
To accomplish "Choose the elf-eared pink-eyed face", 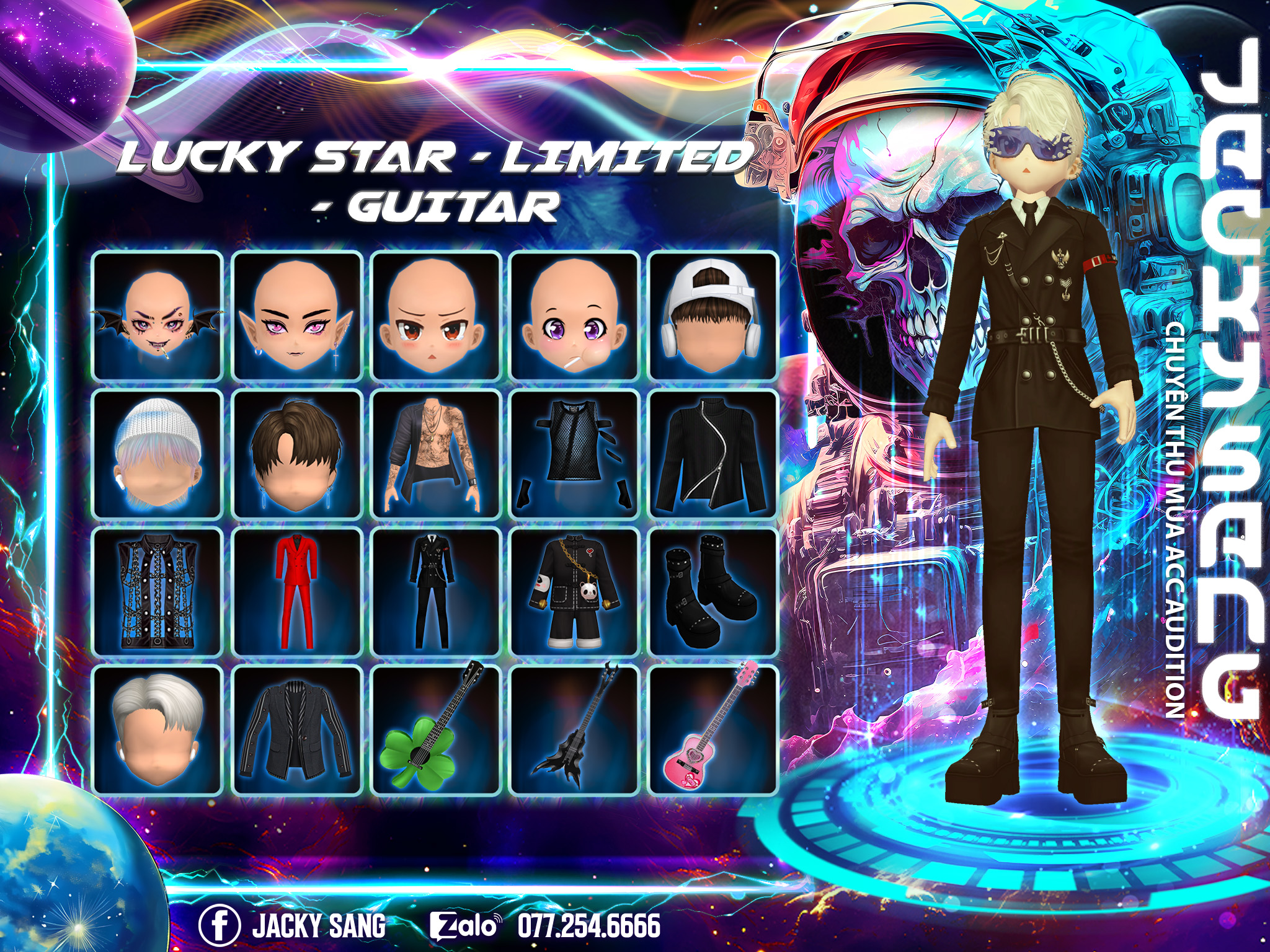I will [x=296, y=317].
